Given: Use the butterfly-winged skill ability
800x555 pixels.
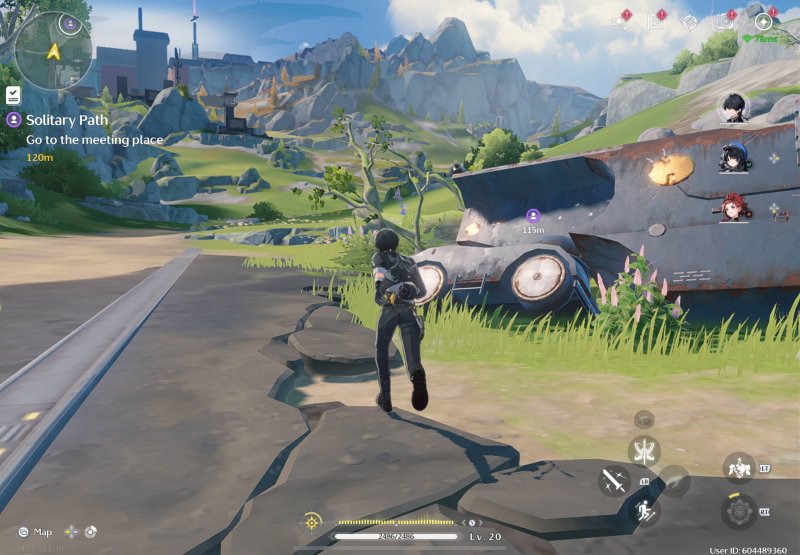Looking at the screenshot, I should (644, 449).
